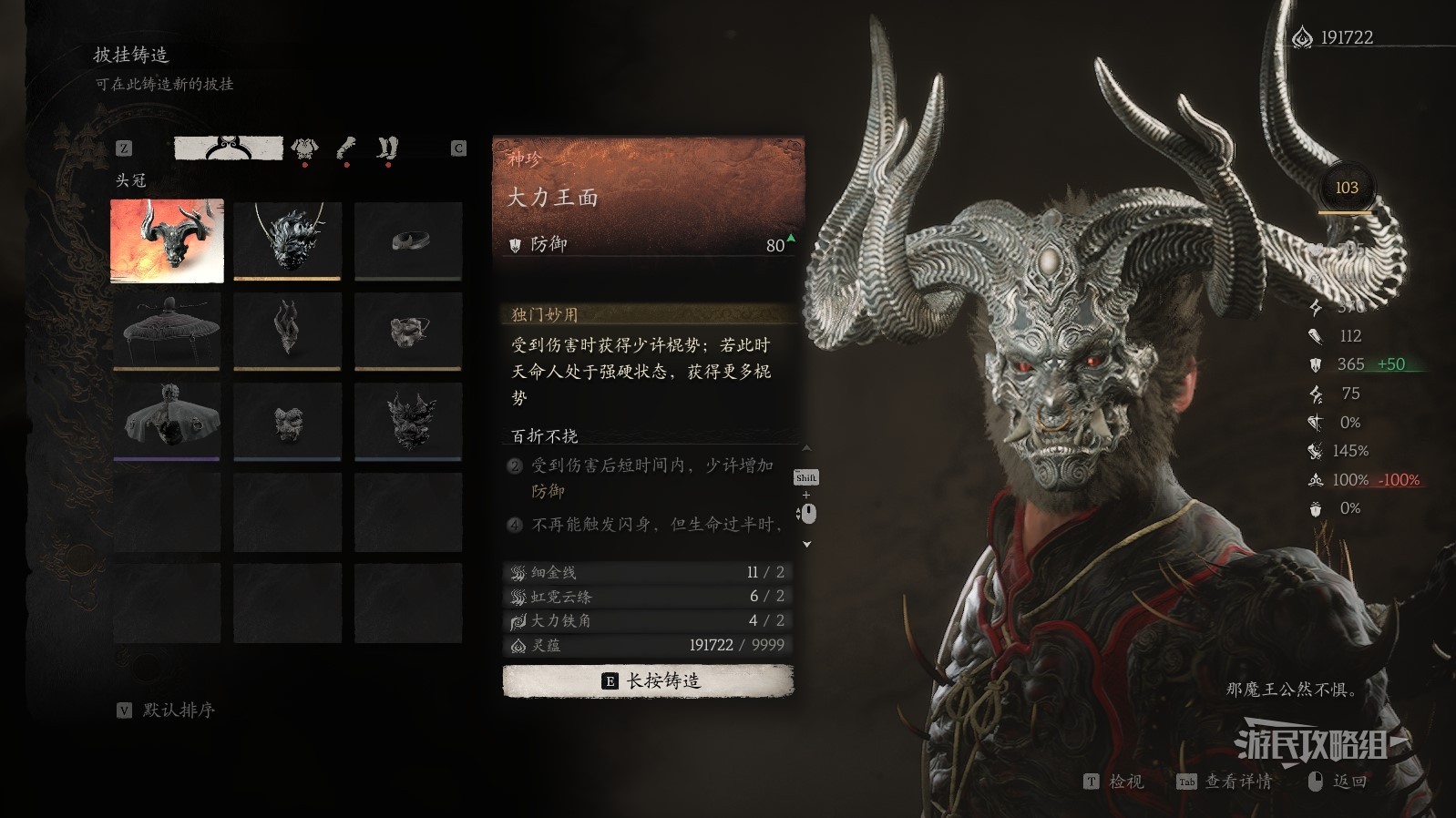Choose the spiky demon mask slot
This screenshot has height=818, width=1456.
(408, 420)
